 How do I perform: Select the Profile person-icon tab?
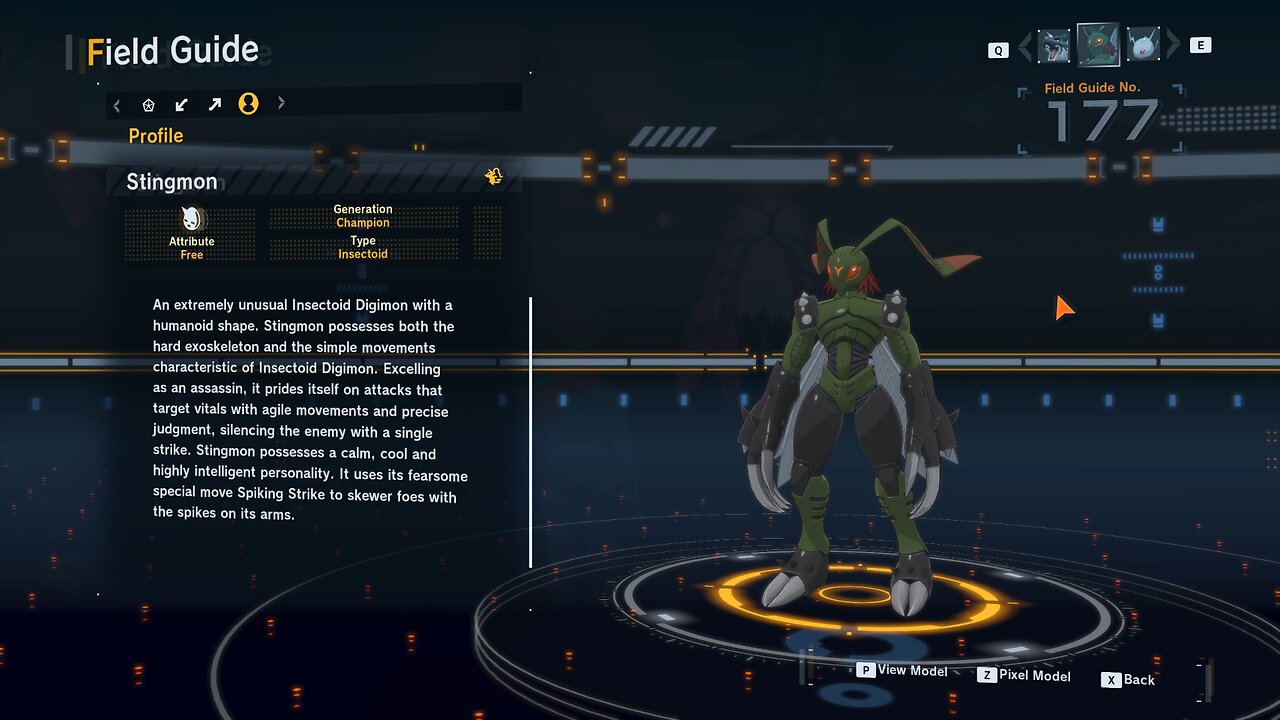coord(248,104)
